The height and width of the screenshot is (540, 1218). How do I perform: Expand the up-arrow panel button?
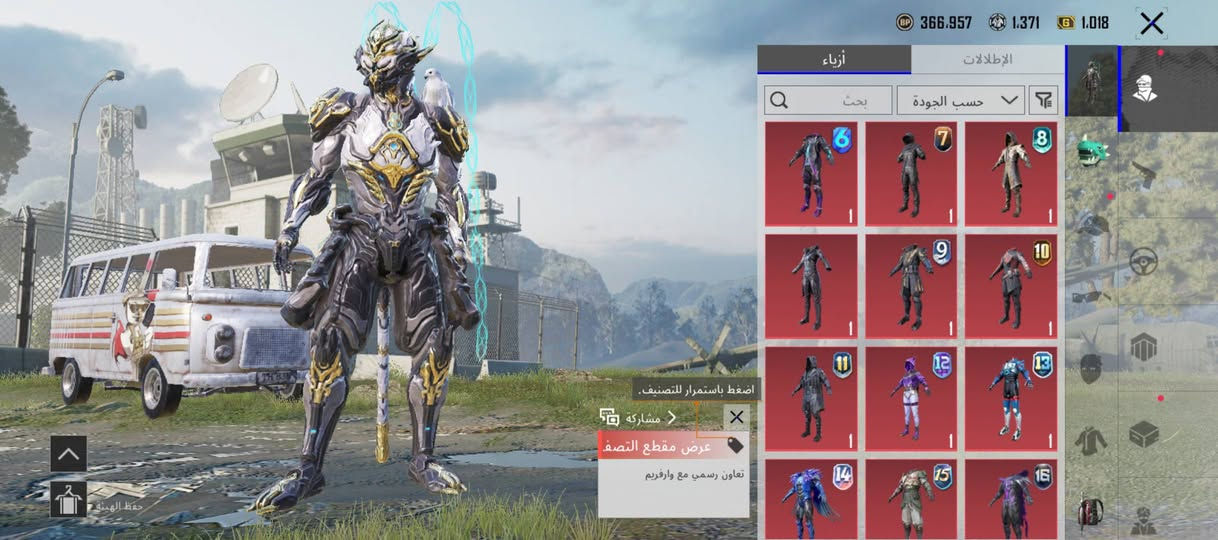pyautogui.click(x=68, y=453)
